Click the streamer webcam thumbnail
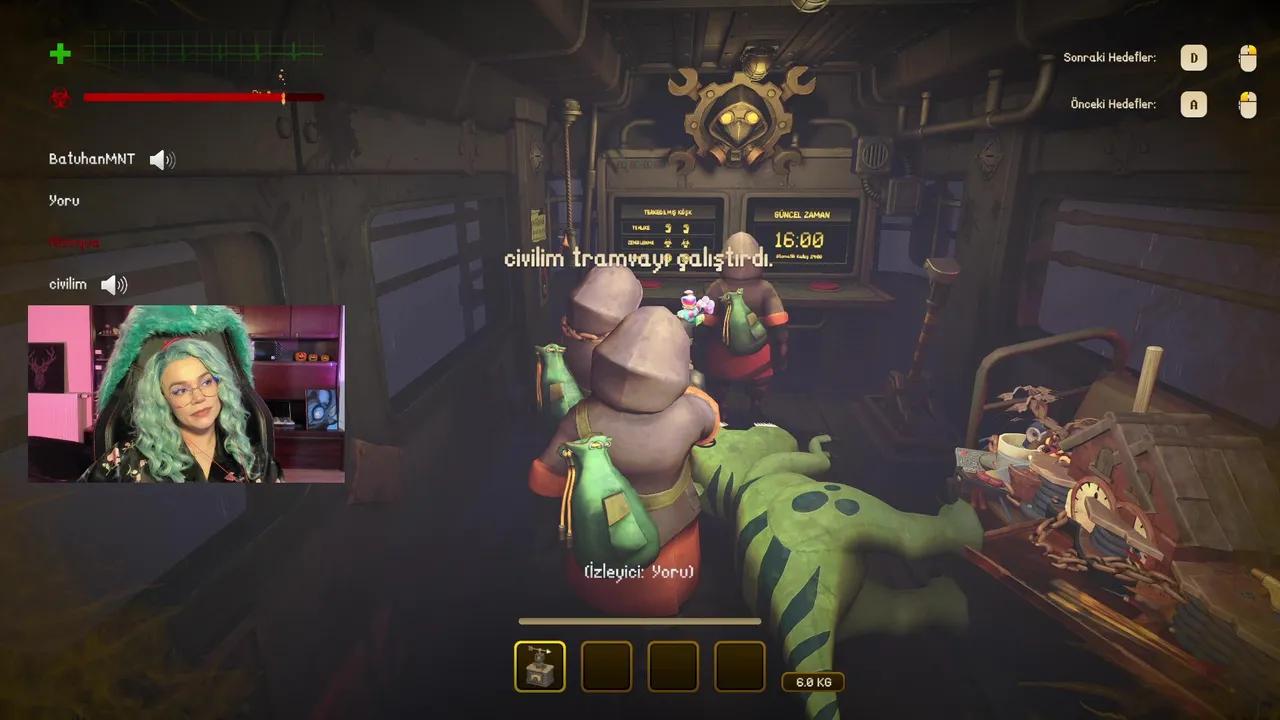Viewport: 1280px width, 720px height. [x=185, y=394]
